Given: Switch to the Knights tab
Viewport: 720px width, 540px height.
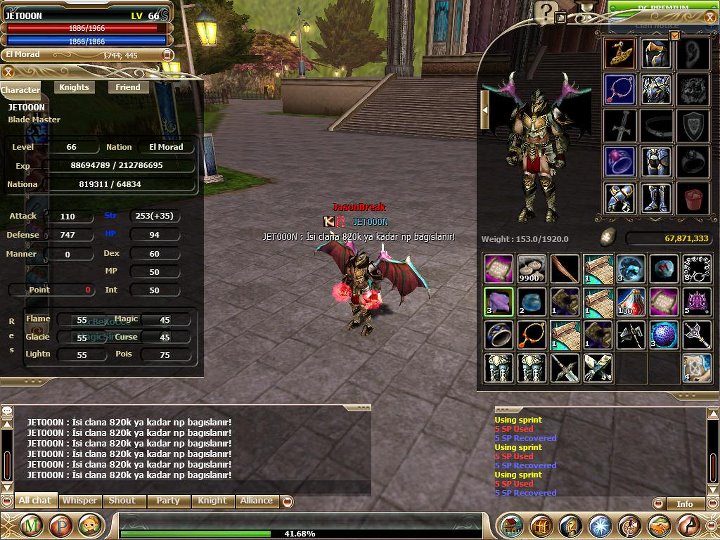Looking at the screenshot, I should point(74,88).
